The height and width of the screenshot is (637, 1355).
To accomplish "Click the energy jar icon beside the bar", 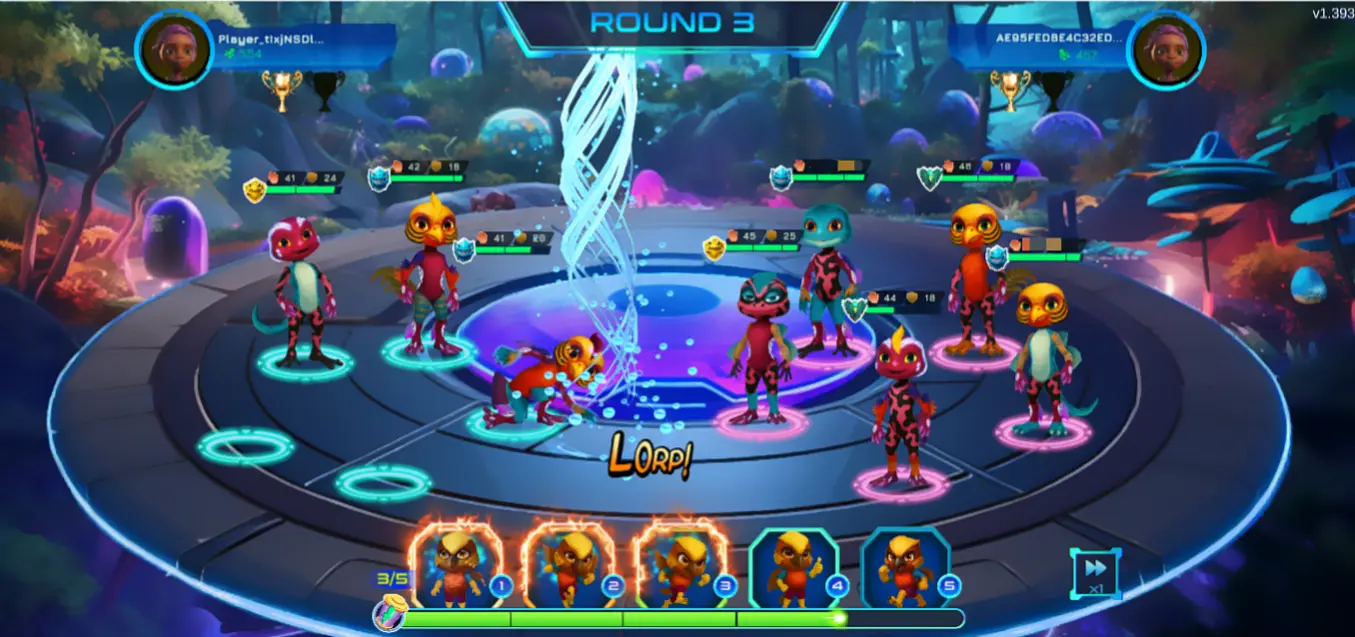I will (388, 613).
